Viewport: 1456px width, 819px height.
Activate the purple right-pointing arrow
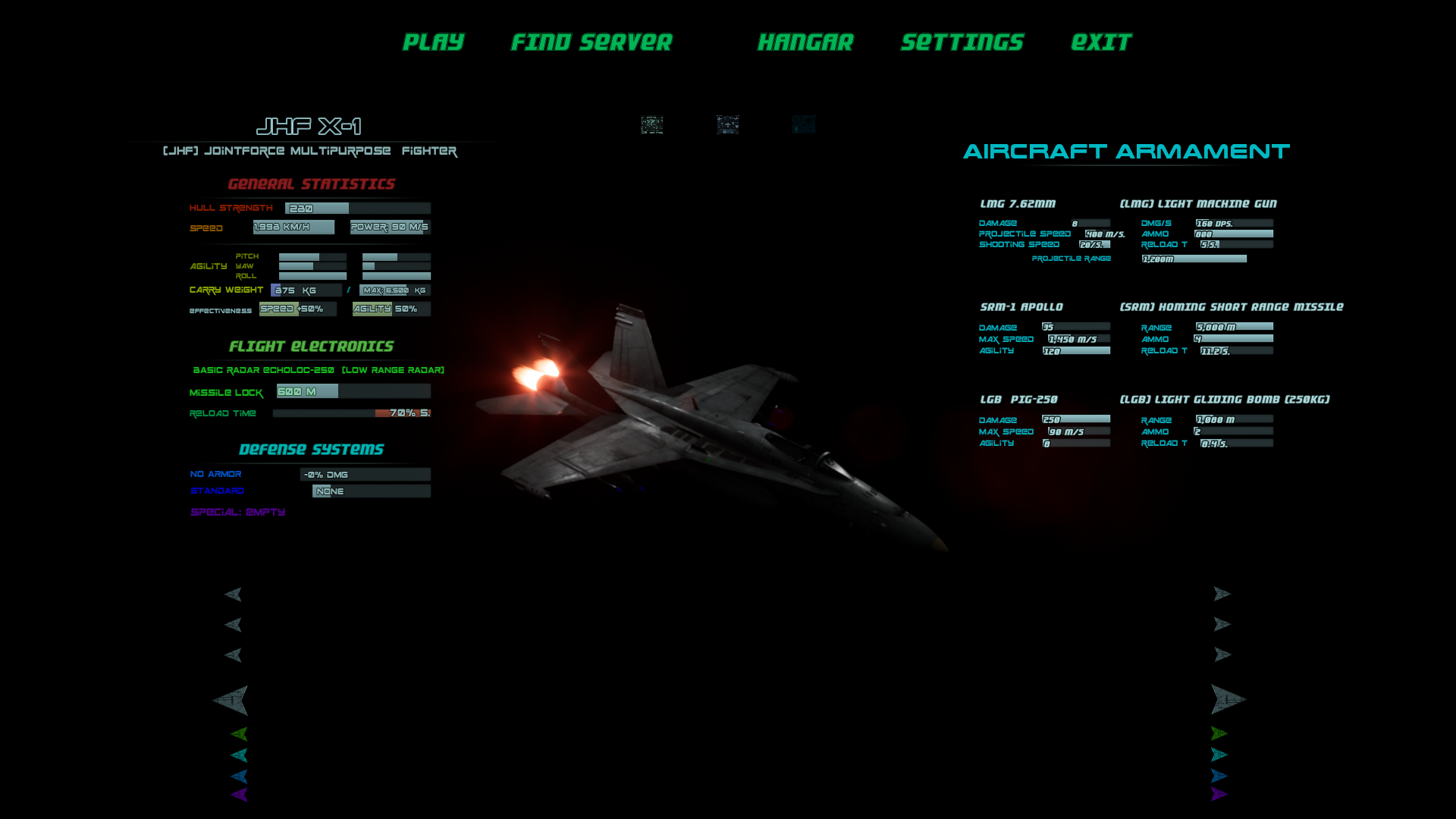click(1219, 794)
